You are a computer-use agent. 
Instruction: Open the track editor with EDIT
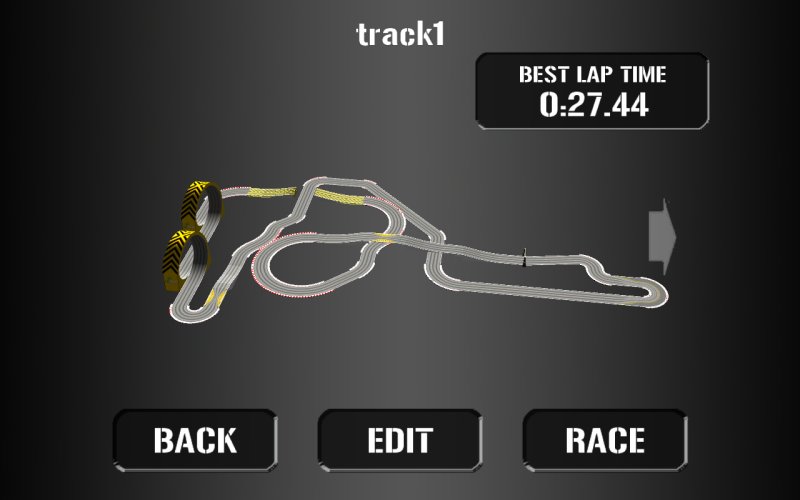(400, 440)
